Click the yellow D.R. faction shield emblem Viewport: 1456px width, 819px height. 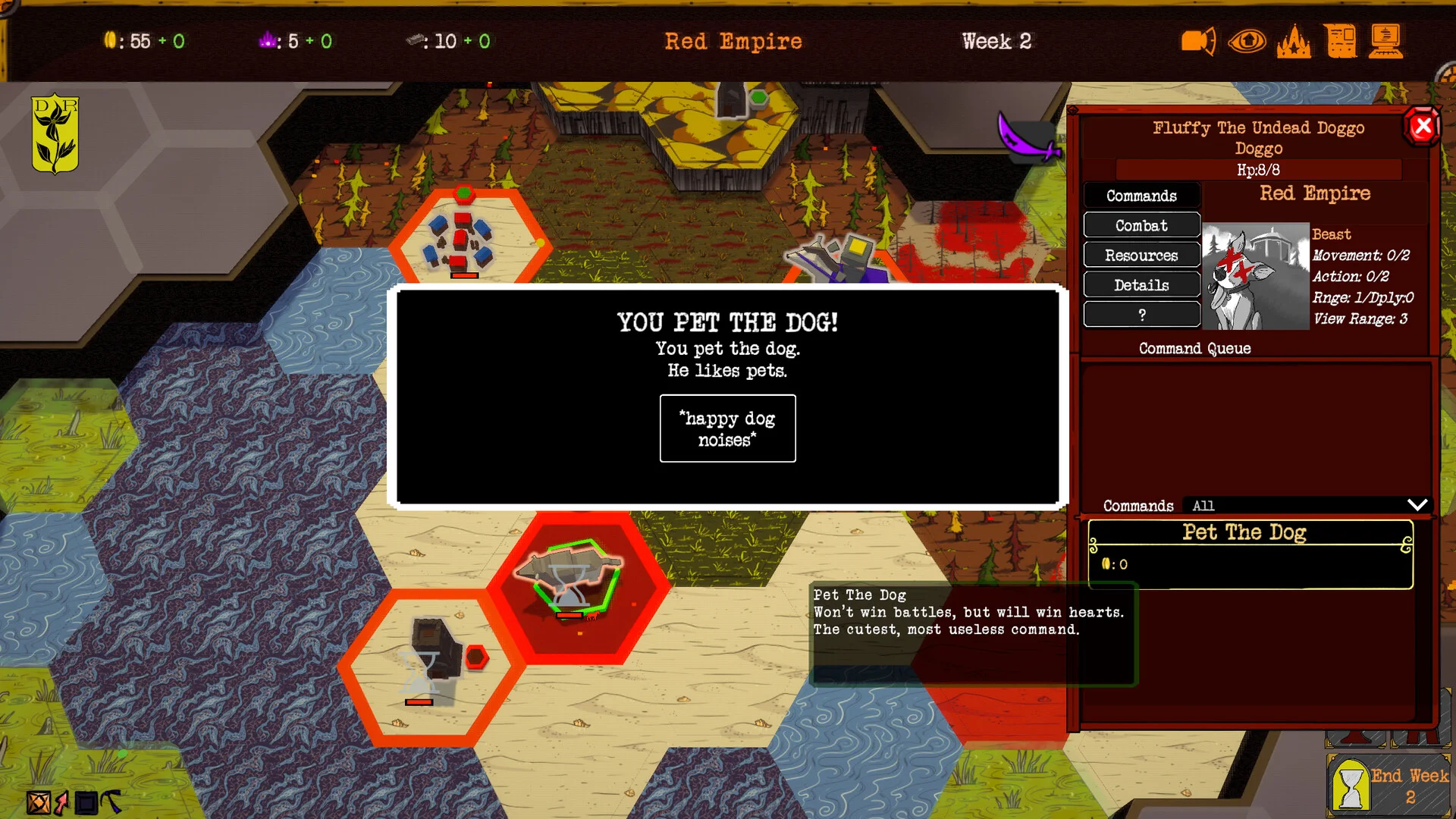tap(55, 133)
